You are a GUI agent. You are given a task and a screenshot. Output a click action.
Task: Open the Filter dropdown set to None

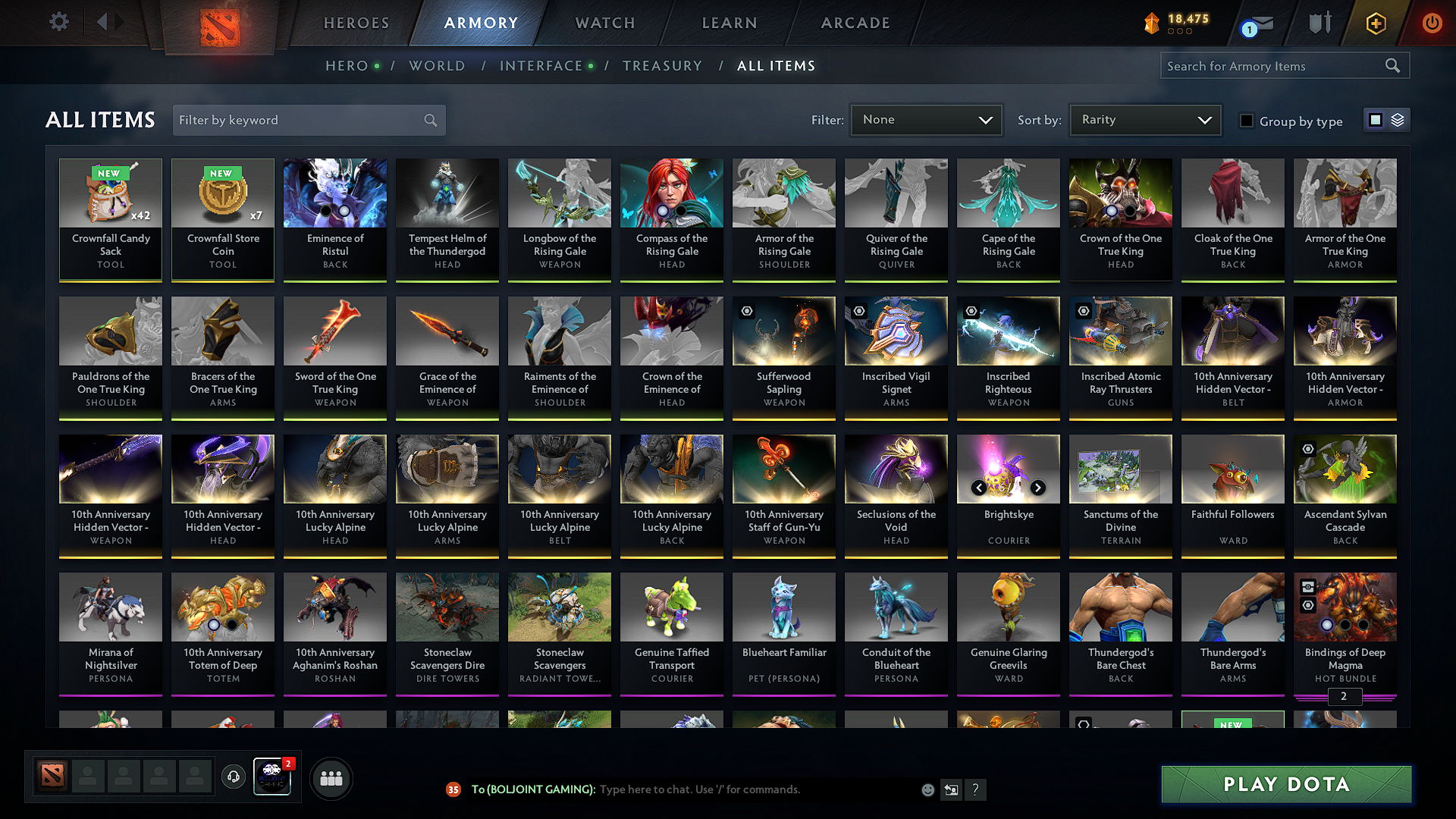point(926,119)
